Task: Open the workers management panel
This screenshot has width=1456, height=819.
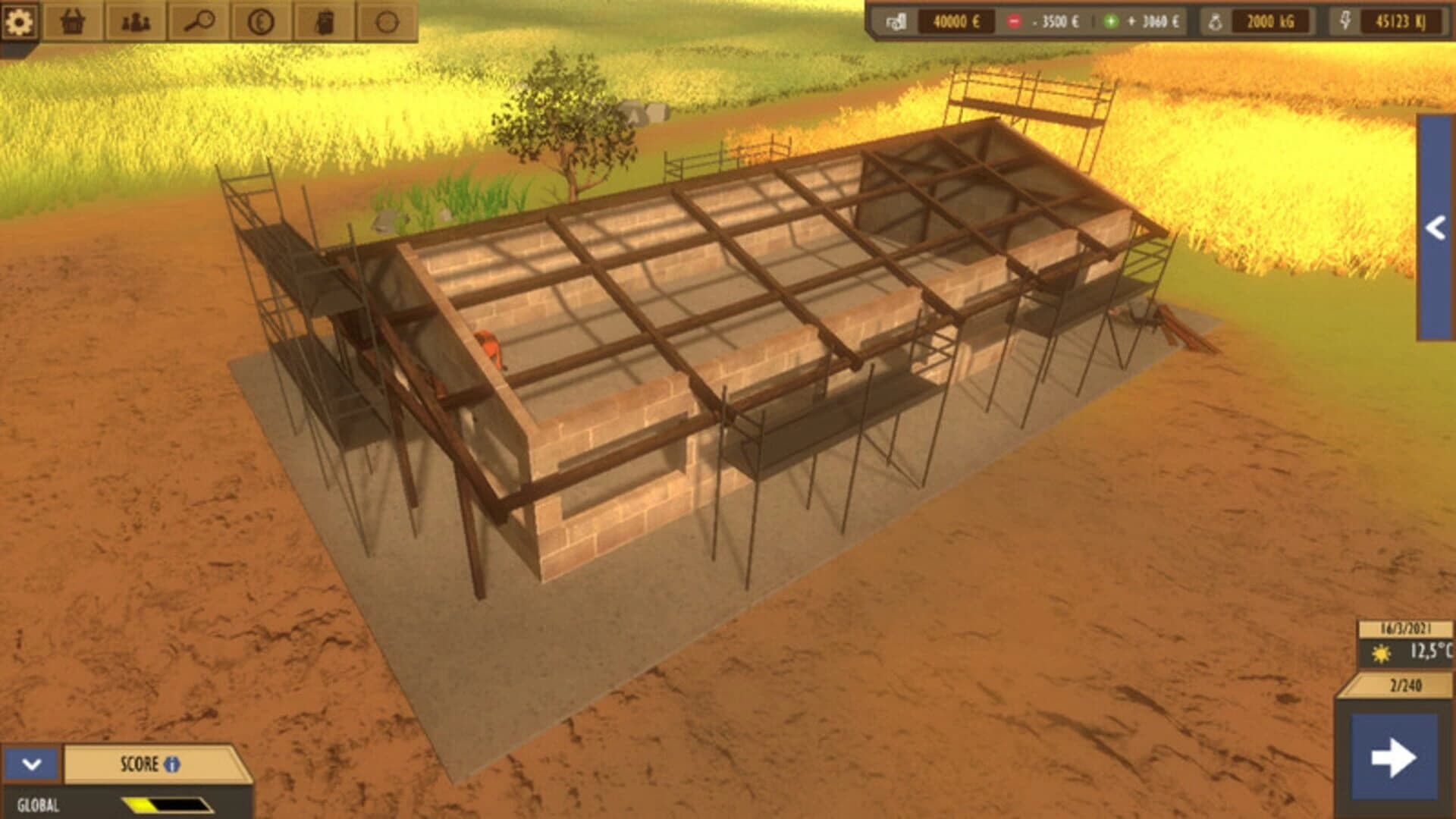Action: tap(134, 22)
